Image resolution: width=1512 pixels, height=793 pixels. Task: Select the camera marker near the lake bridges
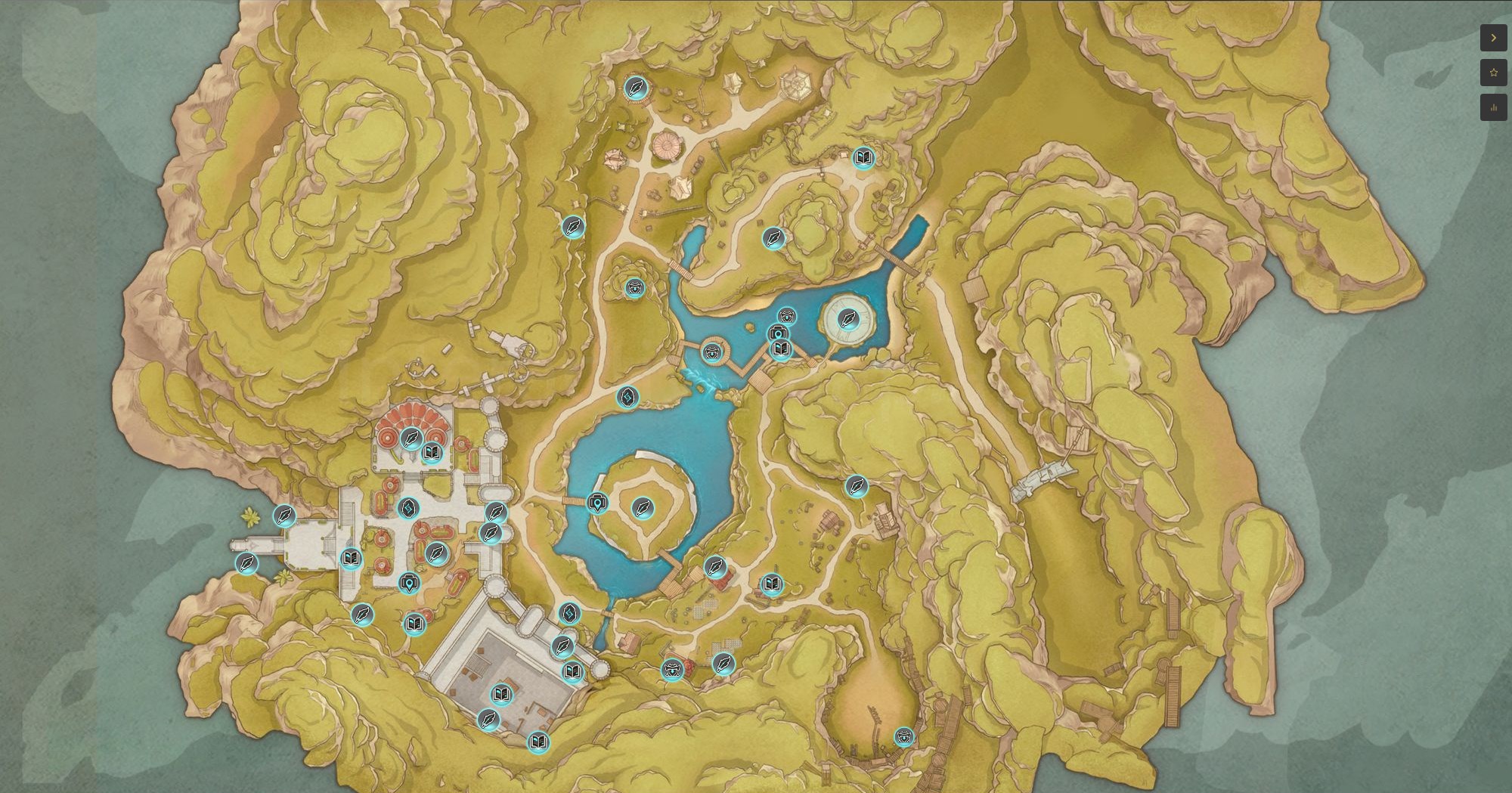779,331
